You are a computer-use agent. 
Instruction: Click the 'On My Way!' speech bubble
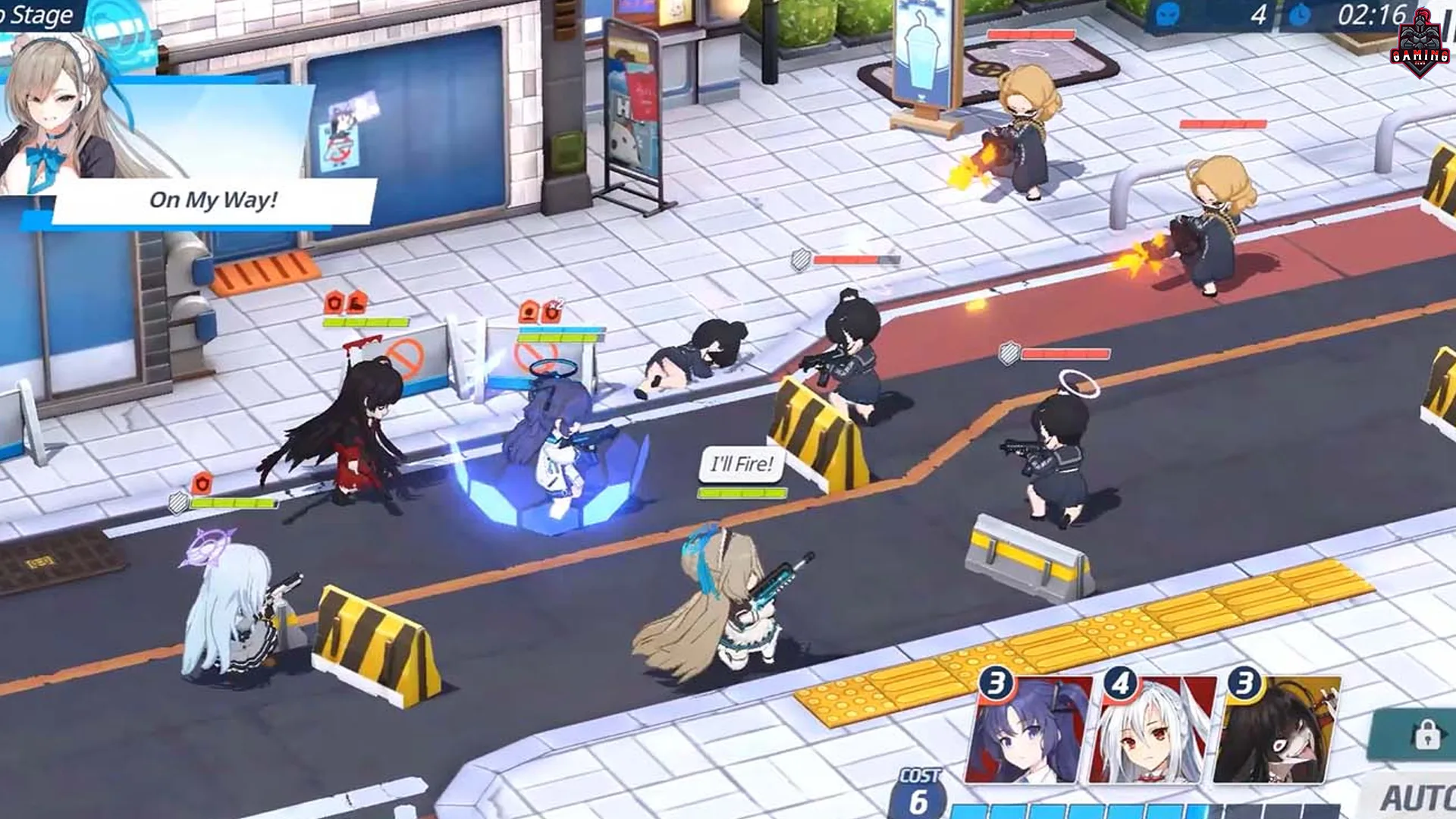click(213, 199)
